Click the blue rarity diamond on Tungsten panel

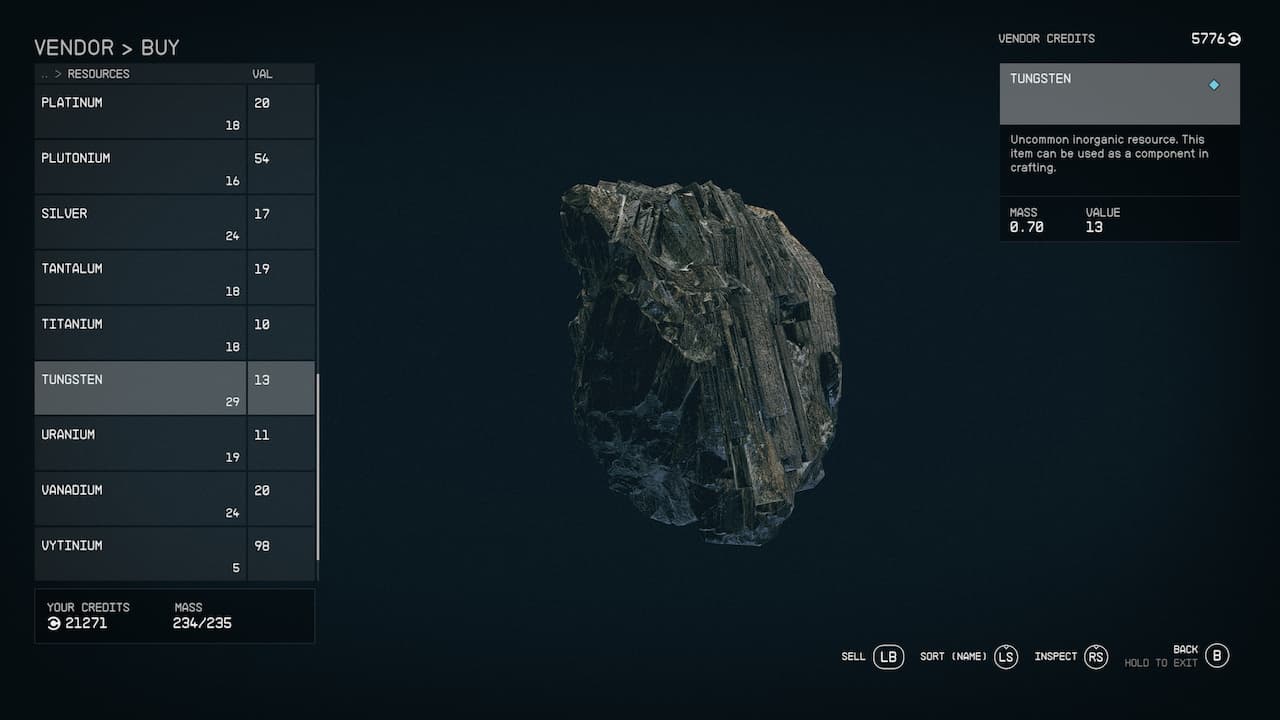point(1214,85)
